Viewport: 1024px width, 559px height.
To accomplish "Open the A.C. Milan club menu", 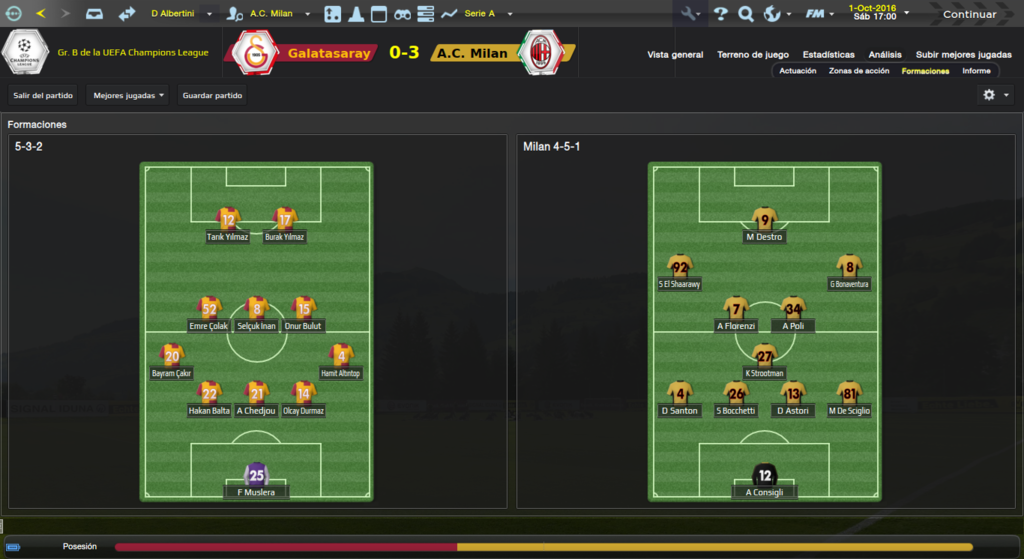I will tap(273, 14).
